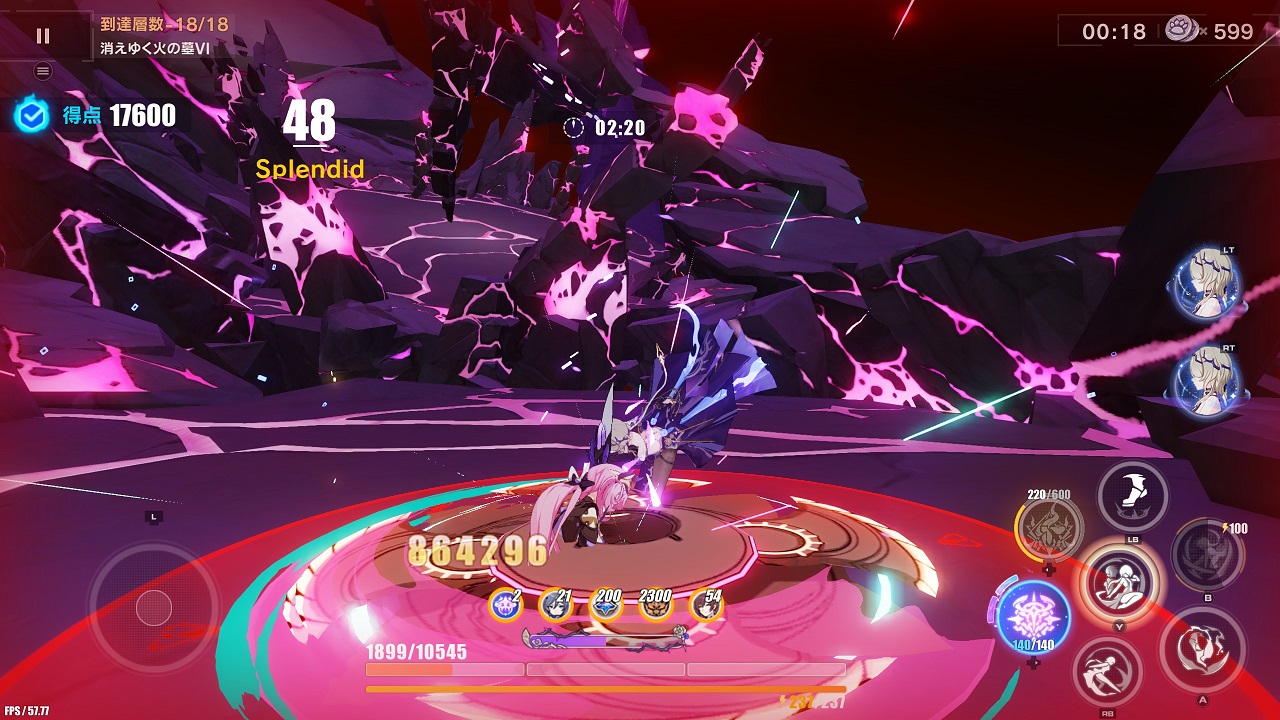Use the glowing two-figure combo skill

[1120, 583]
